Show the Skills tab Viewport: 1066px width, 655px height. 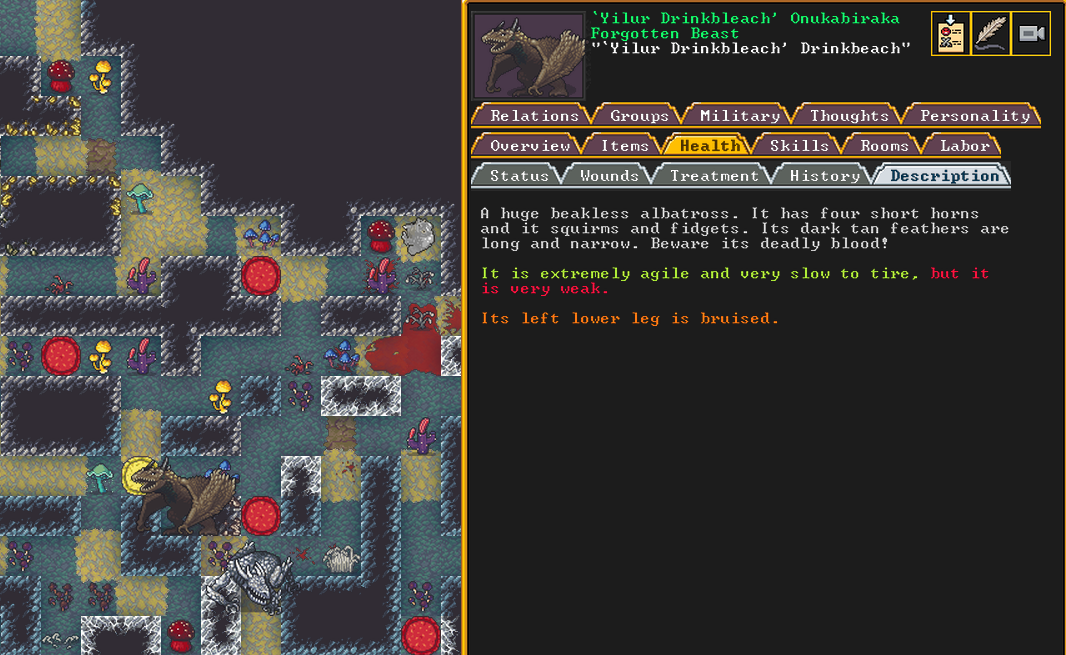click(x=798, y=146)
